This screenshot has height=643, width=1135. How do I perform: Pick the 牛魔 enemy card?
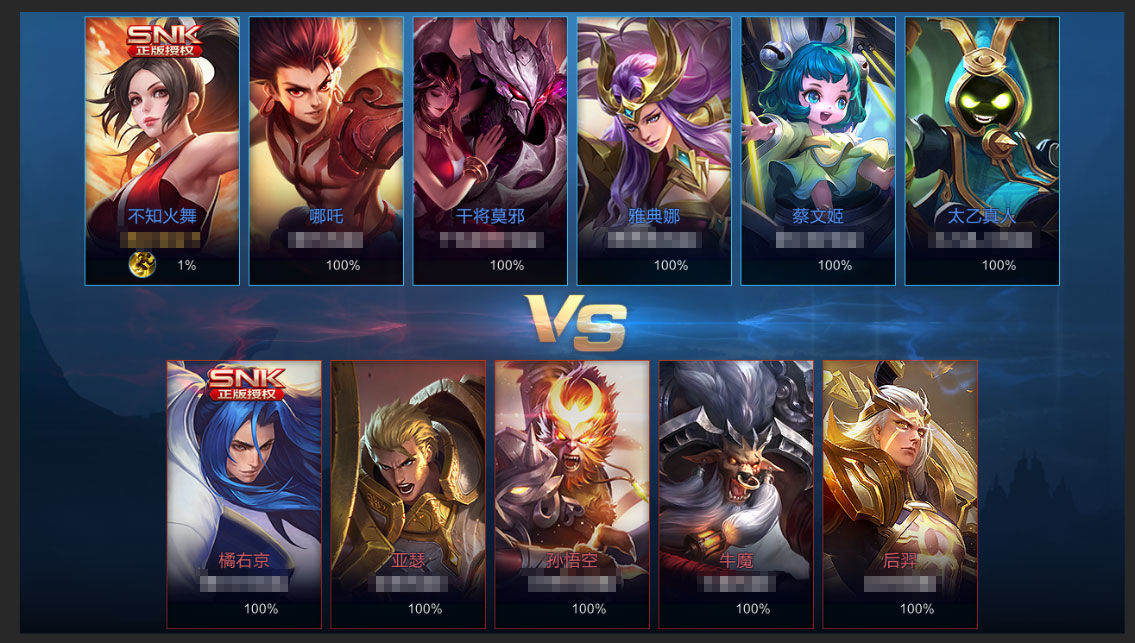point(736,494)
